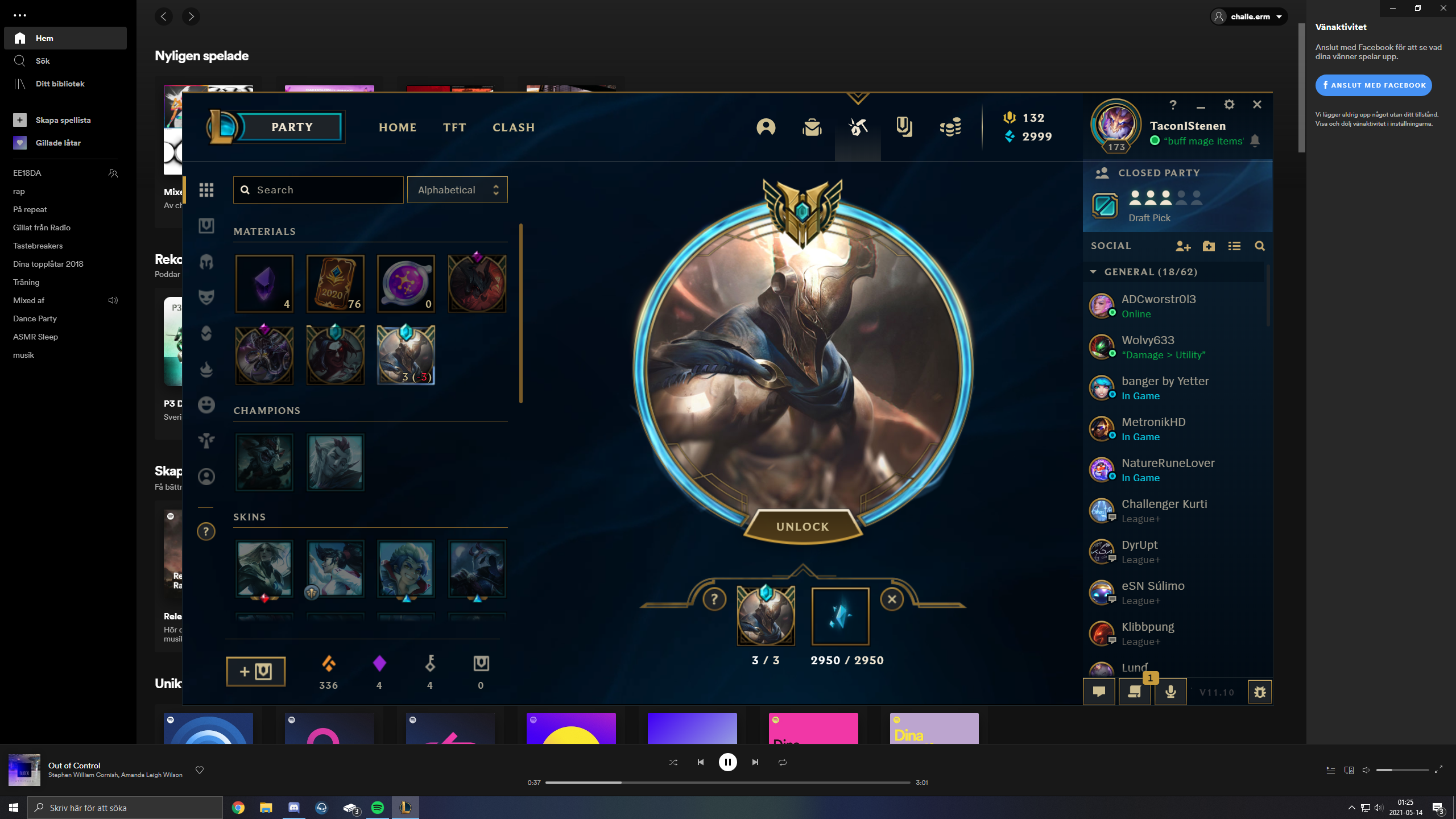Open the Alphabetical sort dropdown
The image size is (1456, 819).
pos(457,189)
